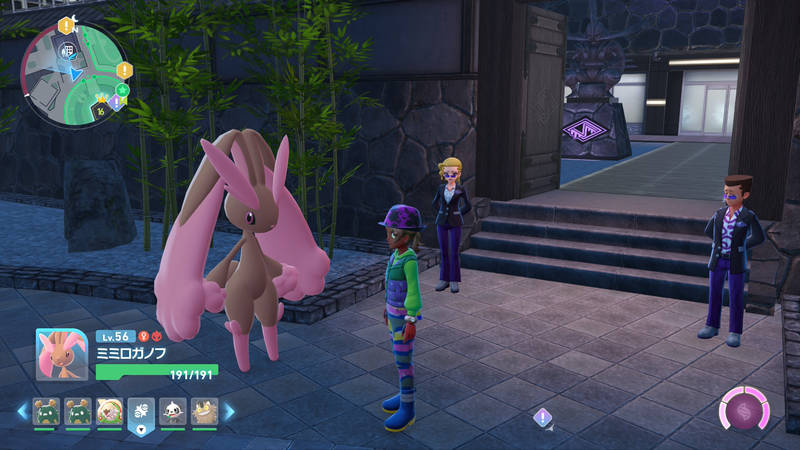The image size is (800, 450).
Task: Select the active Lopunny portrait
Action: coord(62,356)
